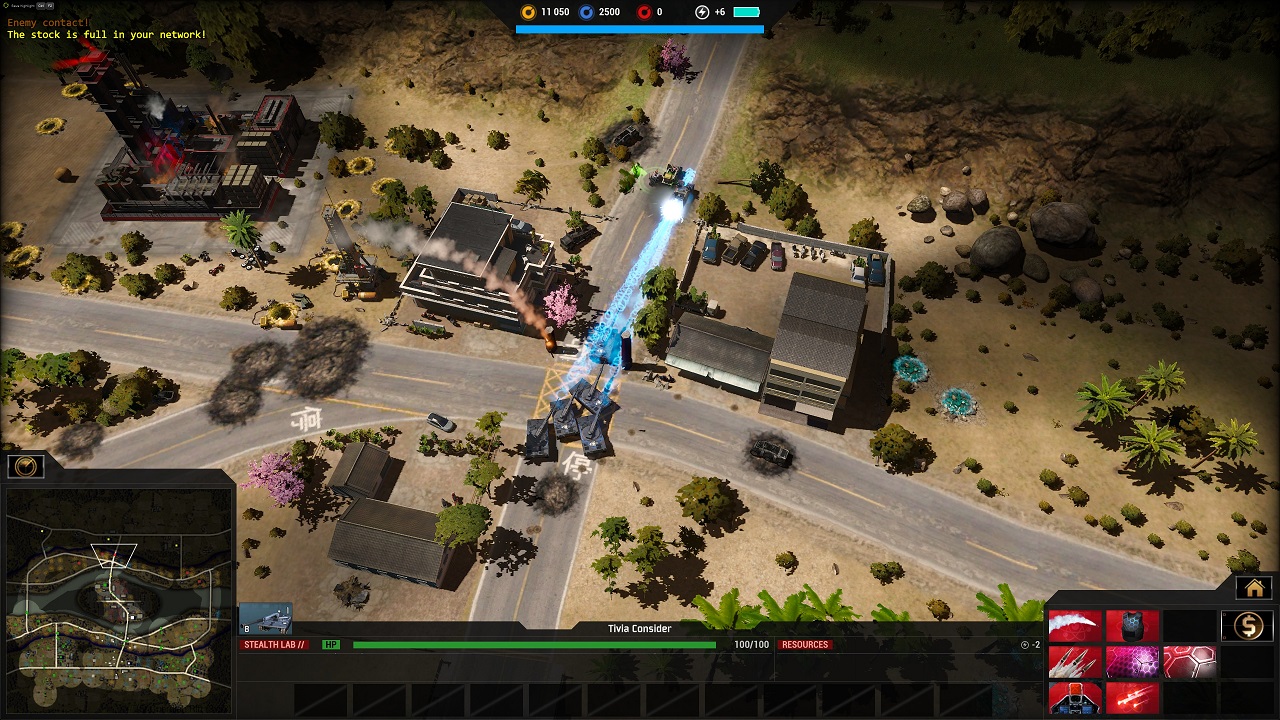The height and width of the screenshot is (720, 1280).
Task: Choose the missile contrail upgrade
Action: pyautogui.click(x=1074, y=625)
